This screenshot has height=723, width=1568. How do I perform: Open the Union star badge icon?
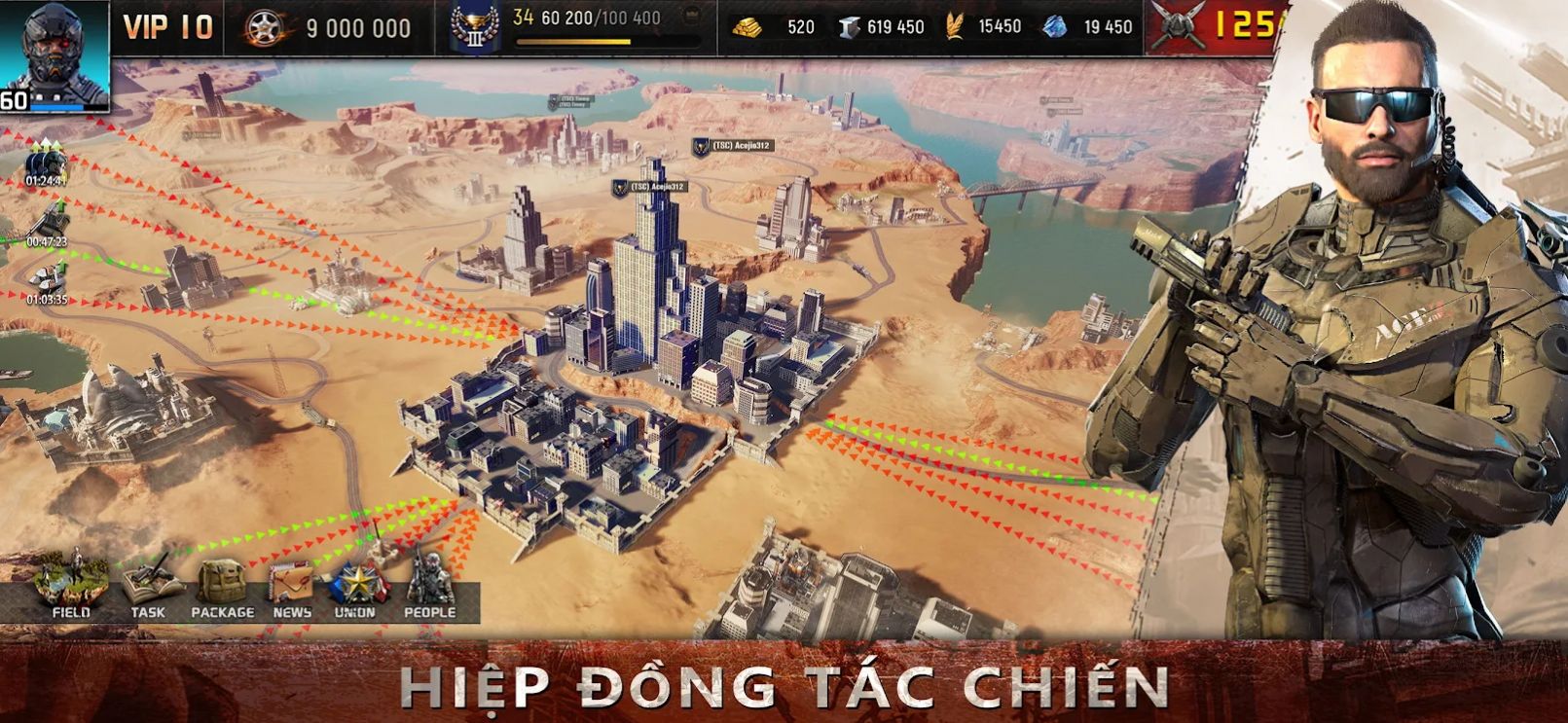coord(358,579)
